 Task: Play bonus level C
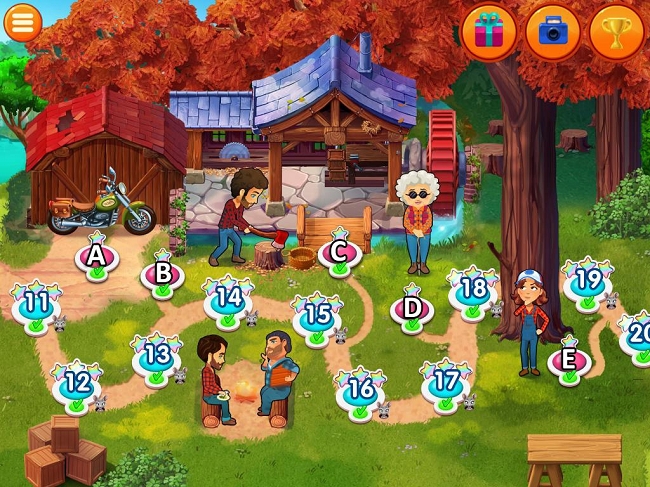click(339, 252)
